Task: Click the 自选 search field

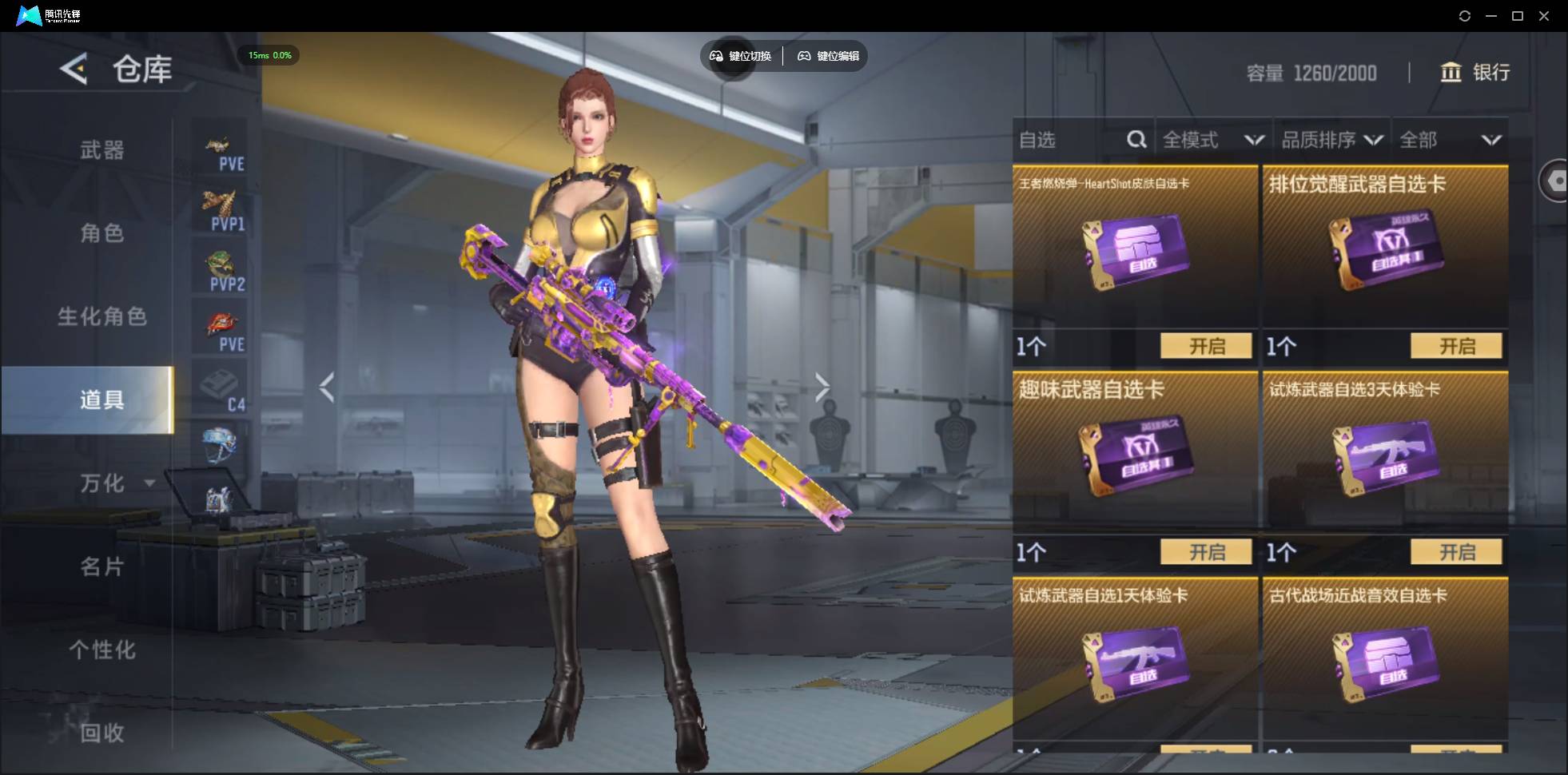Action: point(1071,141)
